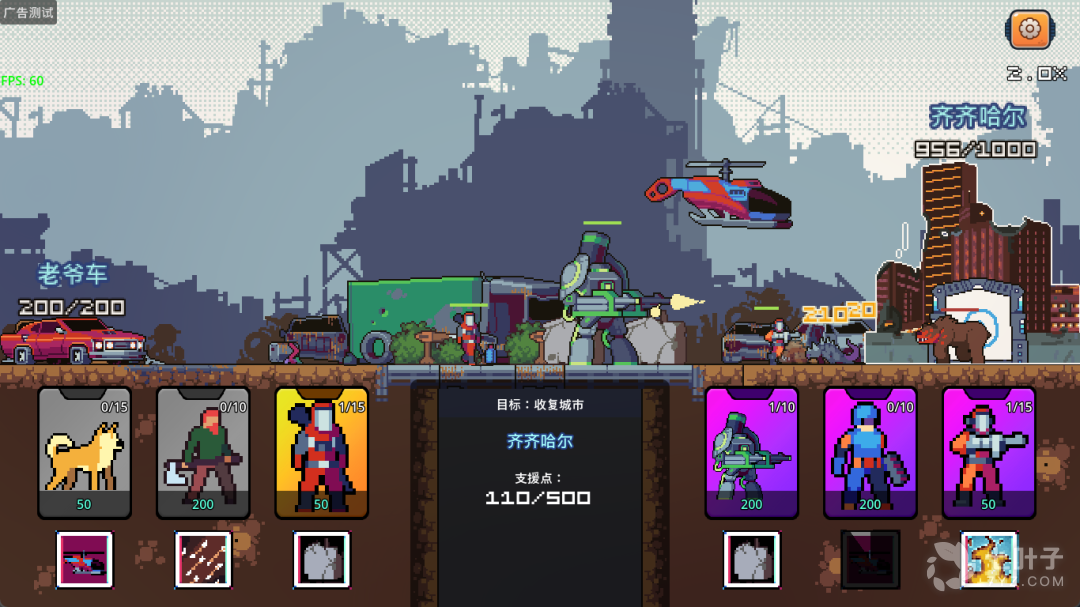Deploy the green mech gunner card

point(751,452)
